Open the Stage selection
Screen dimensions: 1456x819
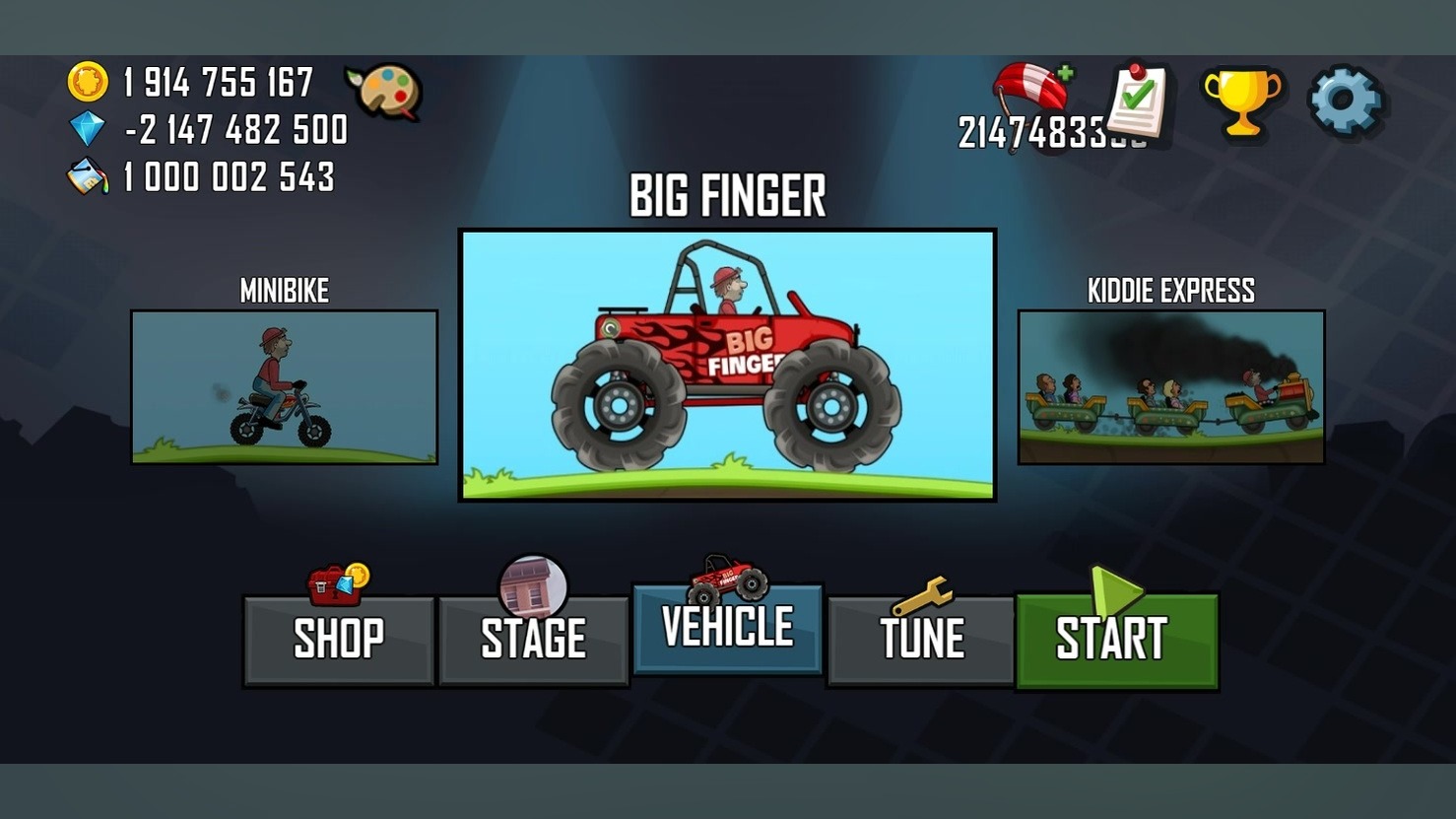coord(533,640)
